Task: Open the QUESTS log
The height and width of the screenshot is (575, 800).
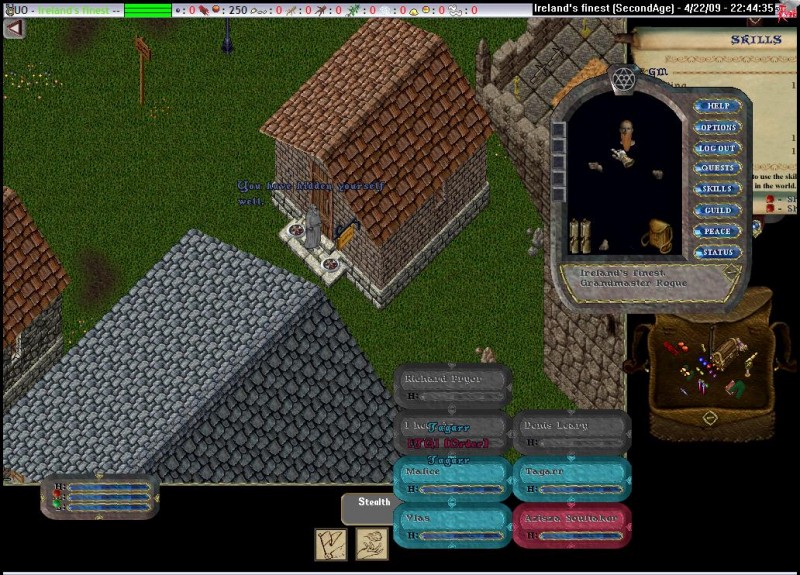Action: 717,168
